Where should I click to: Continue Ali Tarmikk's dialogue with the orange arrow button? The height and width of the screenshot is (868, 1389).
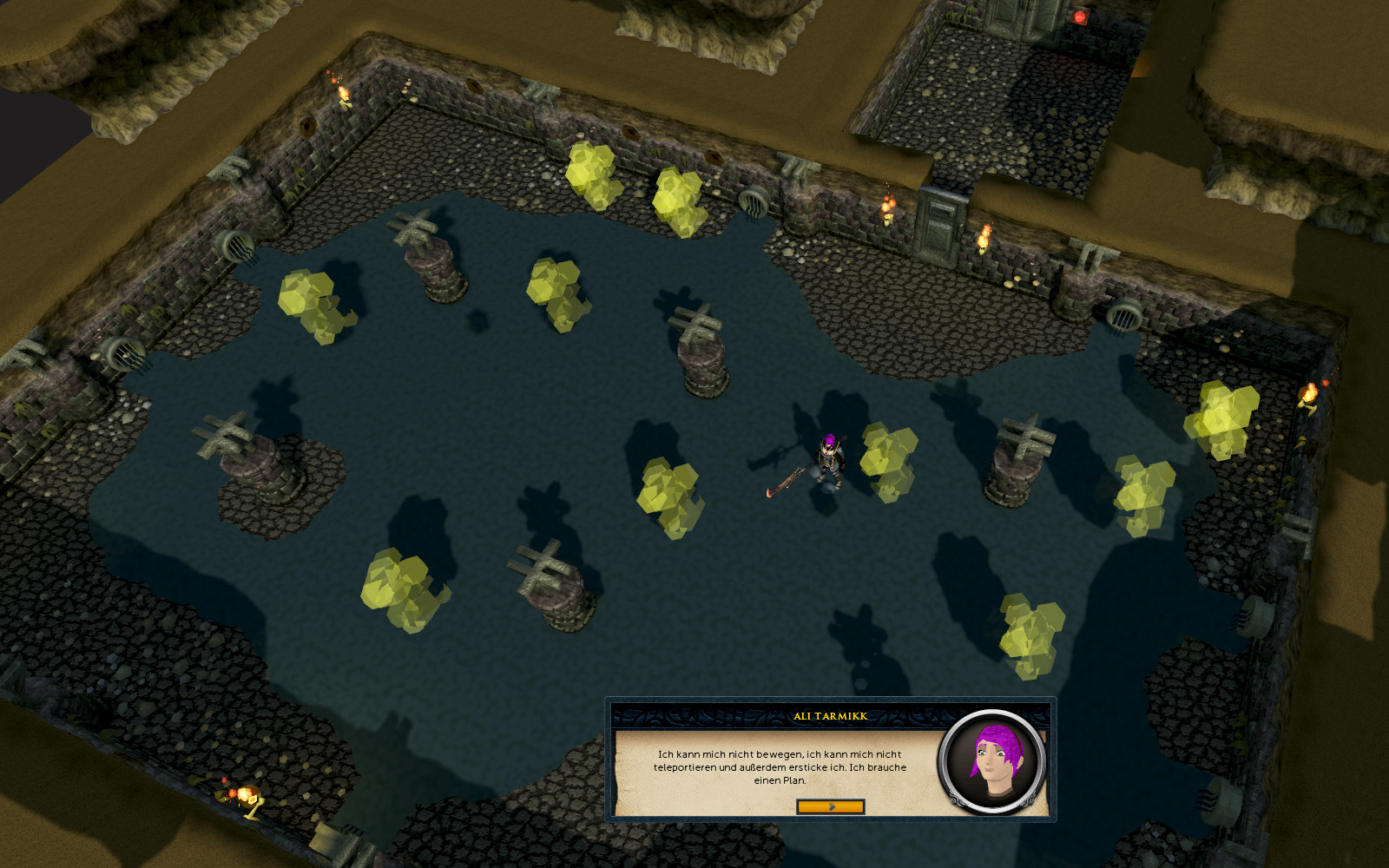click(x=830, y=807)
